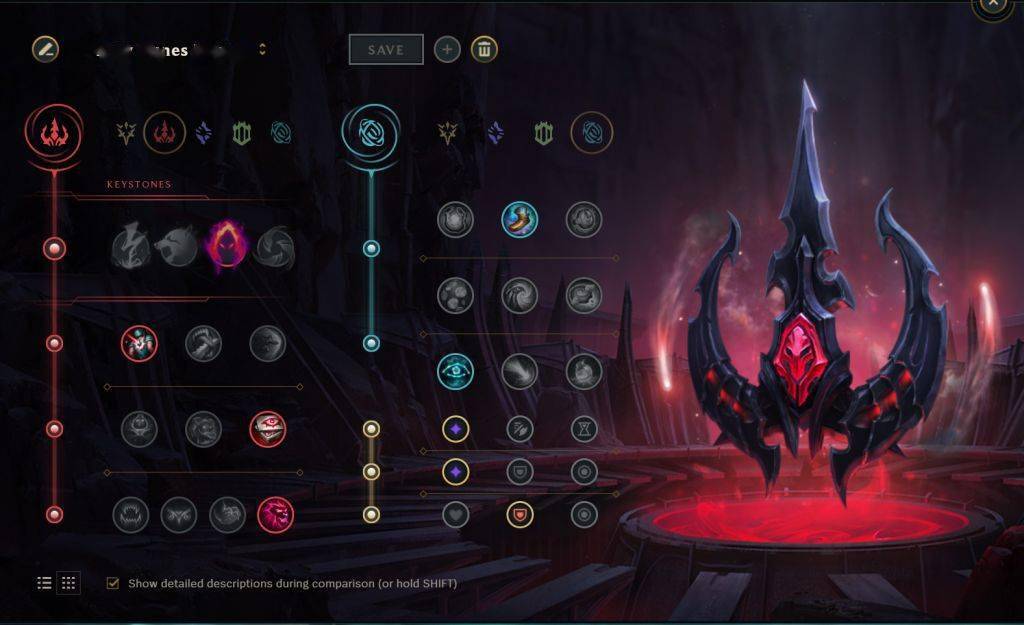The image size is (1024, 625).
Task: Click the pencil icon to rename page
Action: [x=45, y=49]
